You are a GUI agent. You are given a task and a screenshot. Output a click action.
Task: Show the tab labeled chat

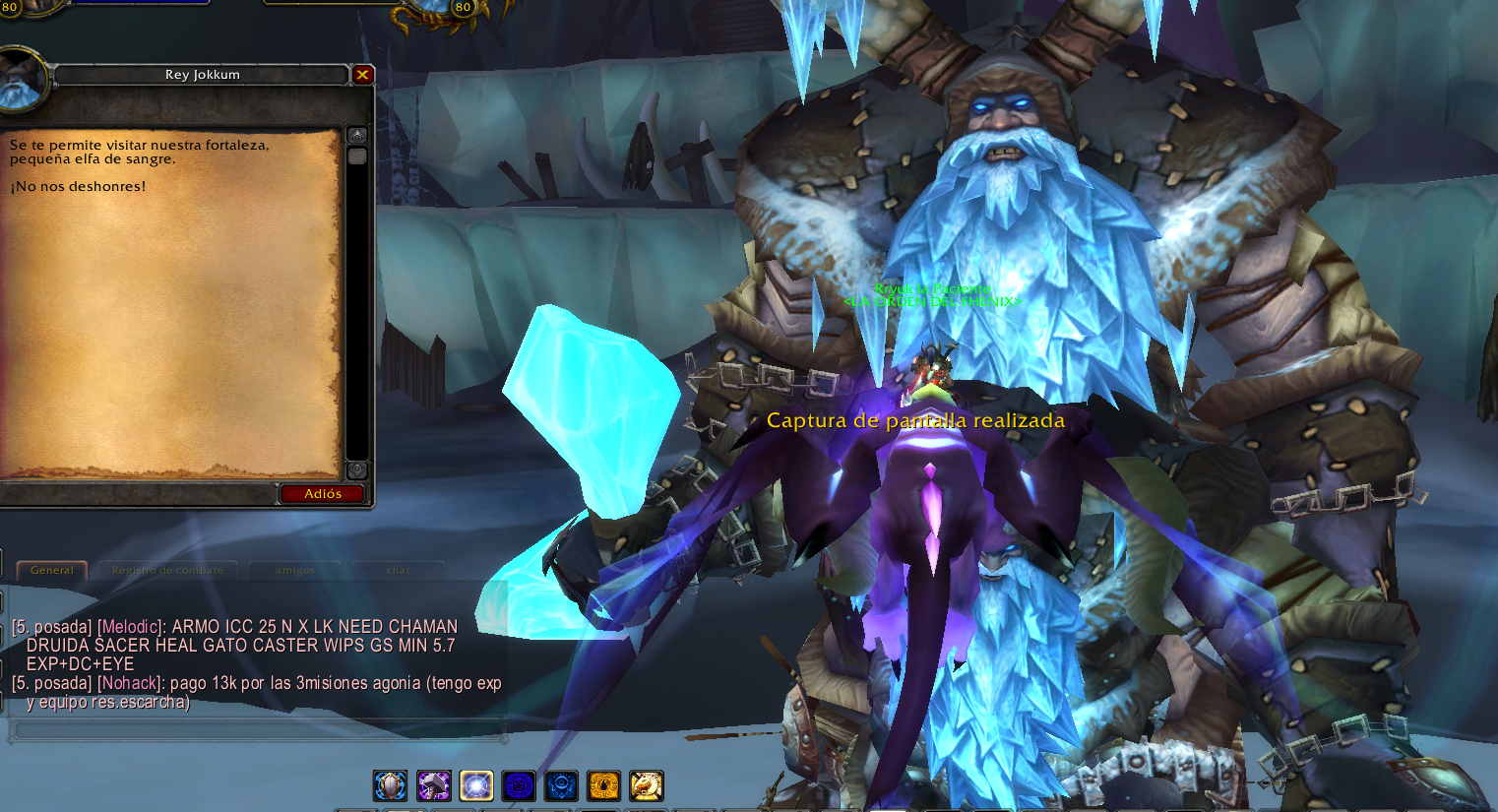(399, 570)
